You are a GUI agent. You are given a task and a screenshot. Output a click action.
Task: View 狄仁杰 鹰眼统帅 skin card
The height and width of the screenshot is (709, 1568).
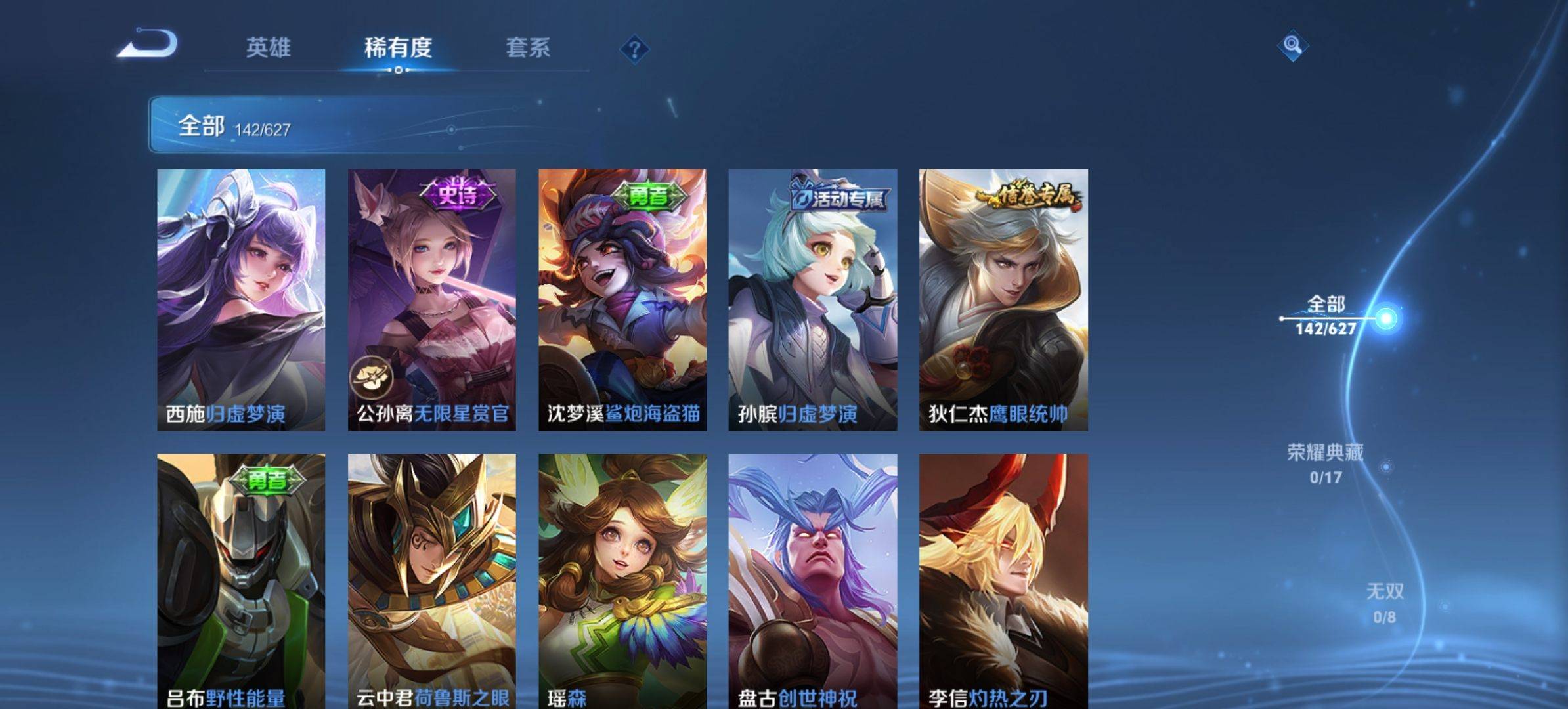(1003, 299)
